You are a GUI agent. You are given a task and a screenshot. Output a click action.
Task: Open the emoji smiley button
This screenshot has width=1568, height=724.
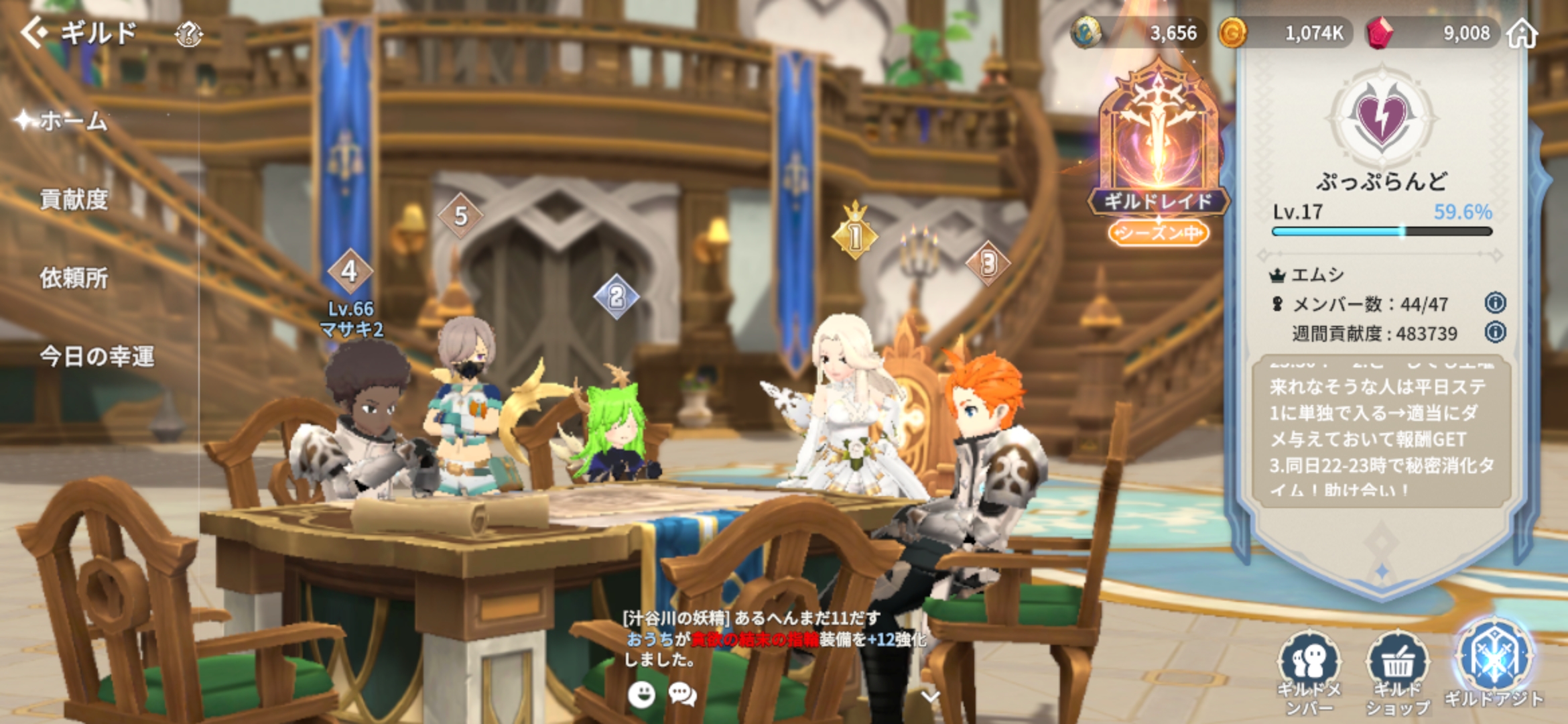coord(641,695)
